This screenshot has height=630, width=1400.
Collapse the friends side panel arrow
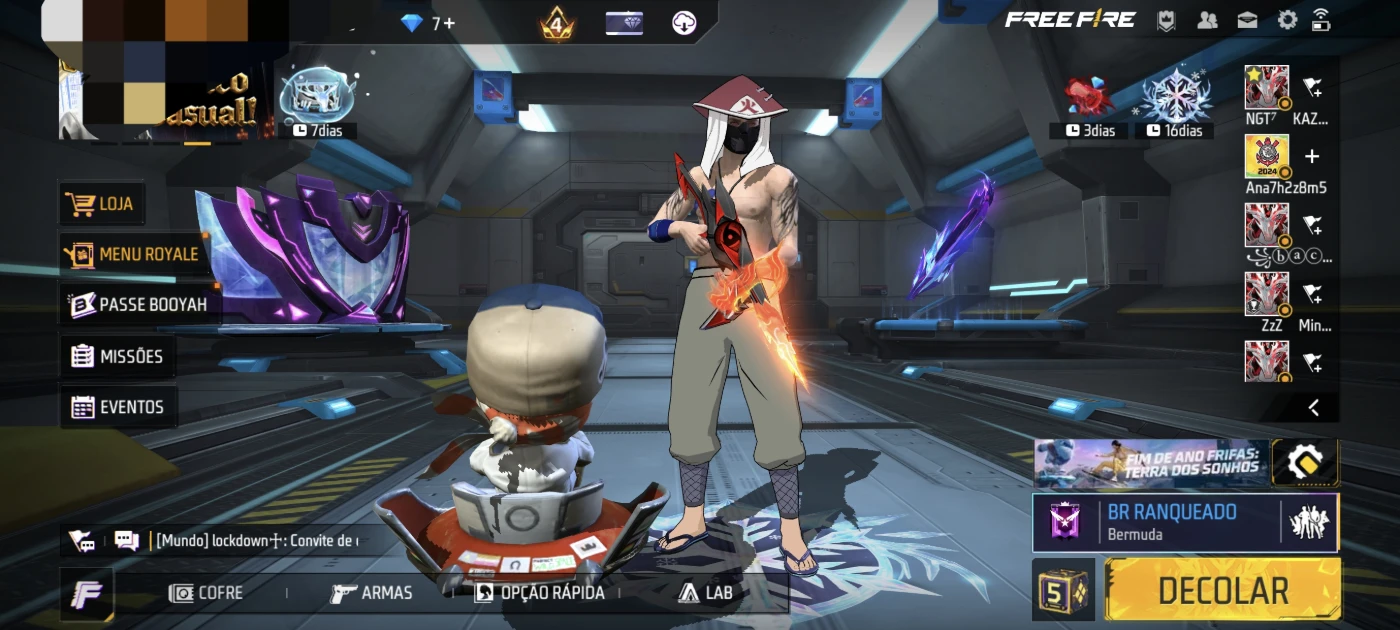[1314, 407]
